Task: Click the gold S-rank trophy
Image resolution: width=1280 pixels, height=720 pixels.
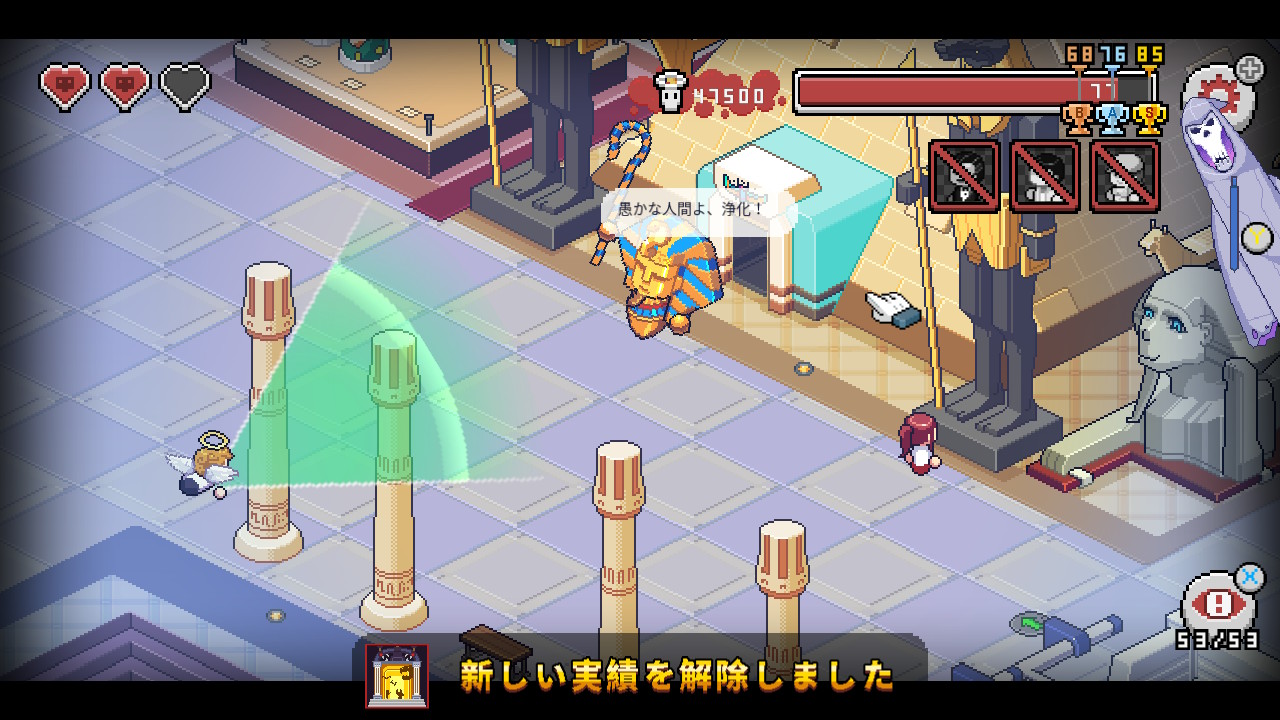Action: pyautogui.click(x=1150, y=118)
